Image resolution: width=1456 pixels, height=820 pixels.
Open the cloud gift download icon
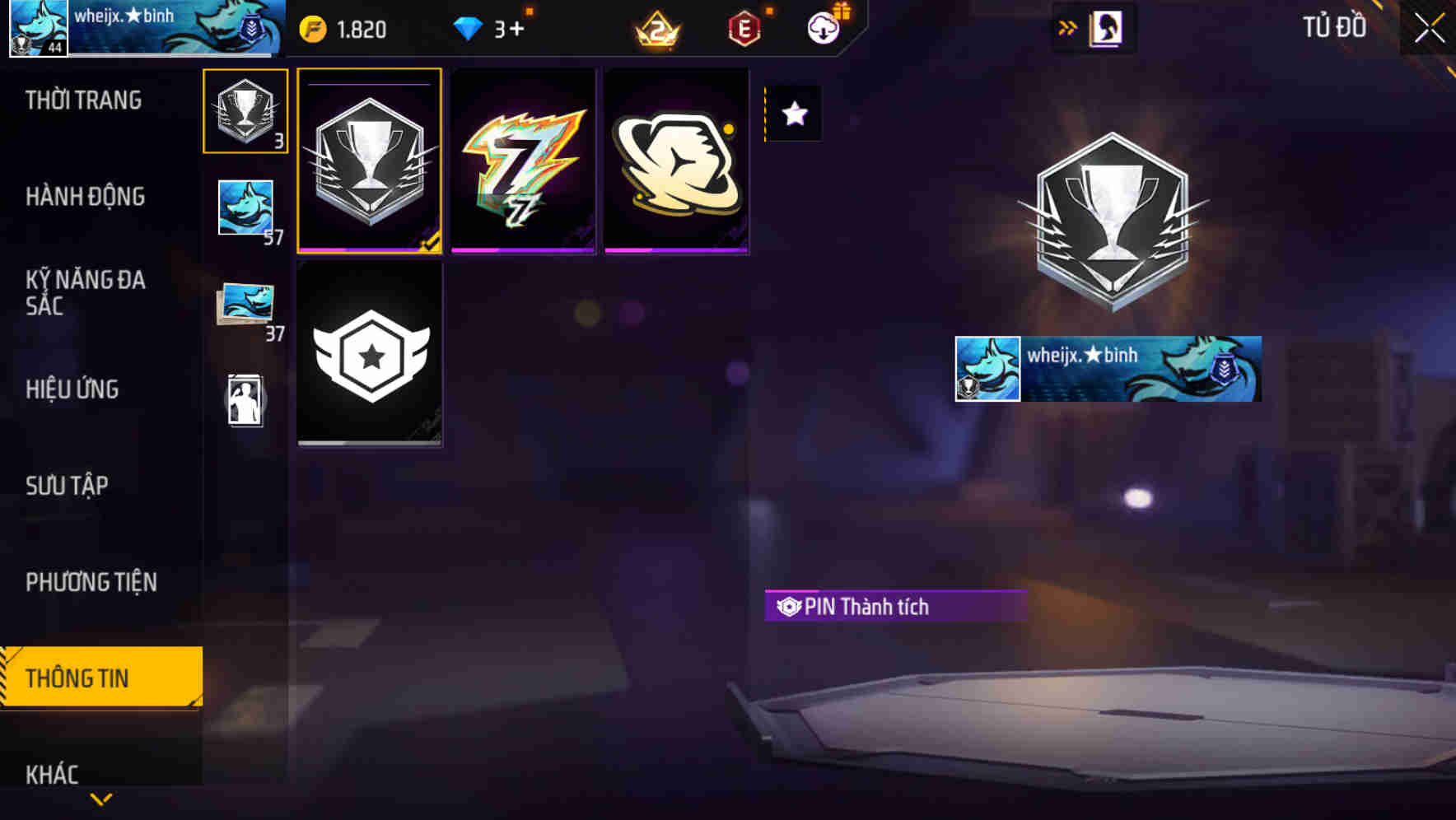822,27
